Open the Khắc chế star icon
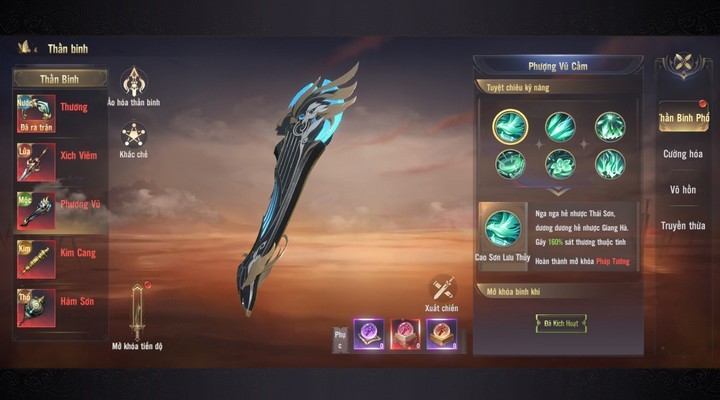This screenshot has width=720, height=400. click(133, 137)
